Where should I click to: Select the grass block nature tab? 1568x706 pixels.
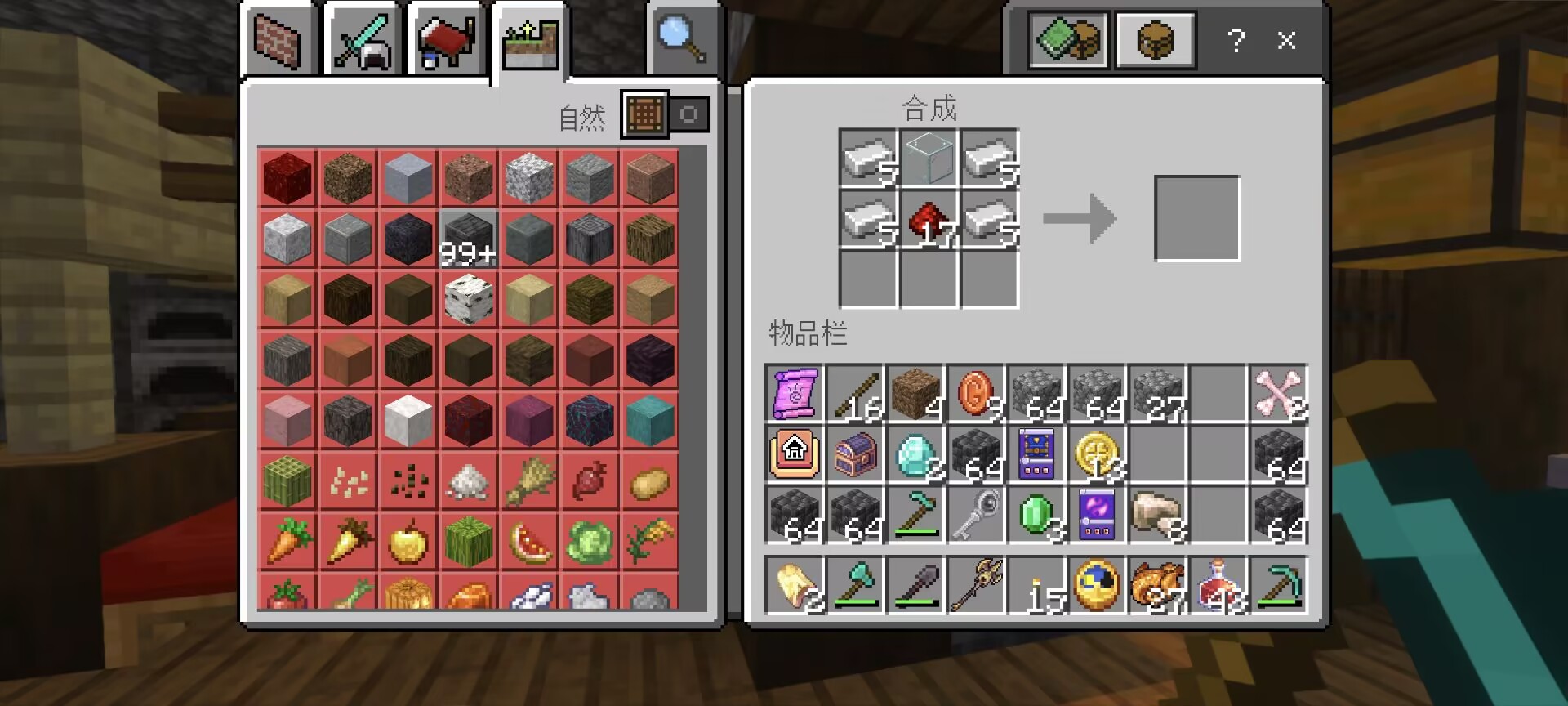point(530,42)
